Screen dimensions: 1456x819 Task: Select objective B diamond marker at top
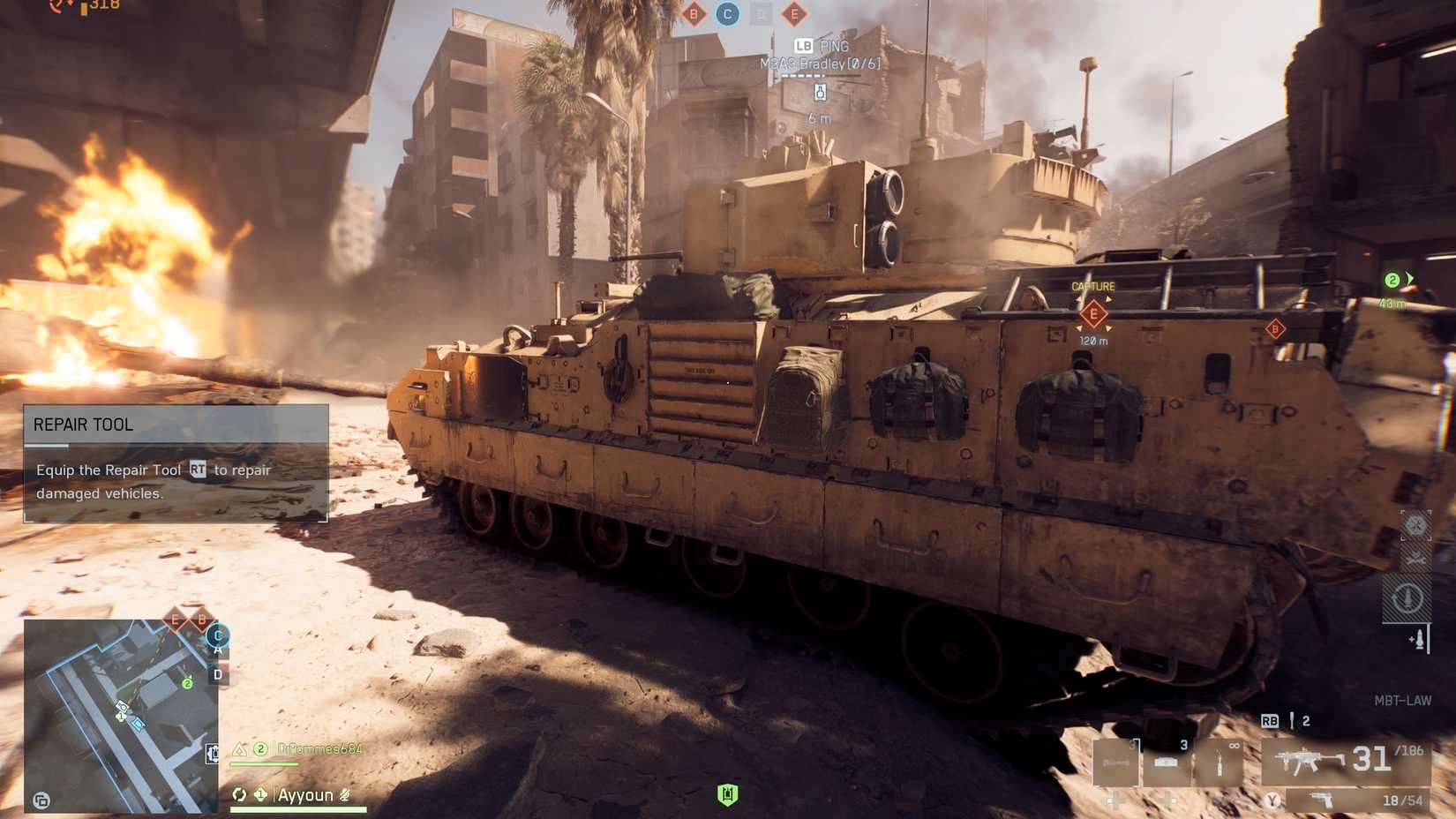pyautogui.click(x=694, y=14)
